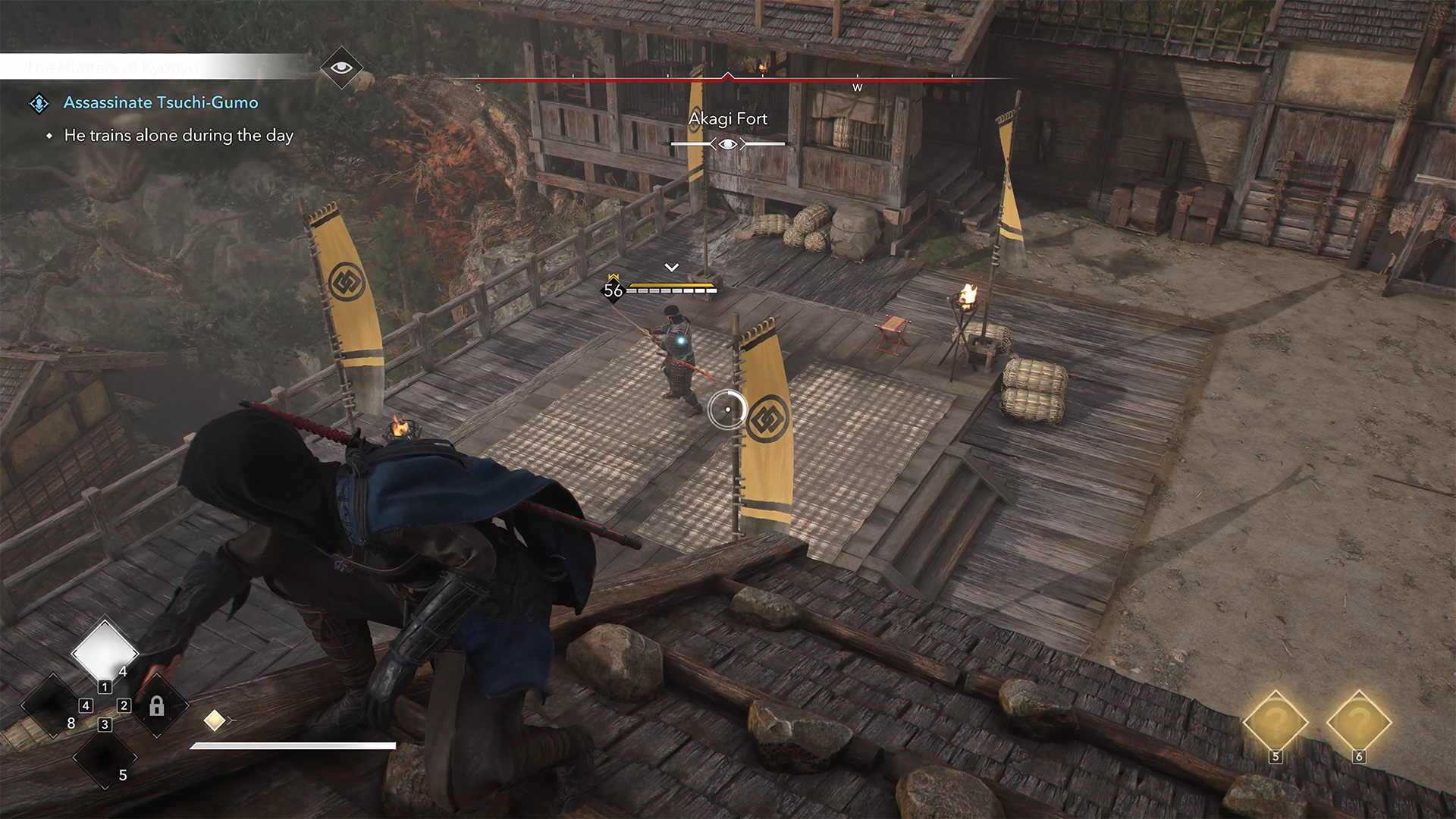
Task: Activate the question mark ability labeled 5
Action: [x=1275, y=723]
